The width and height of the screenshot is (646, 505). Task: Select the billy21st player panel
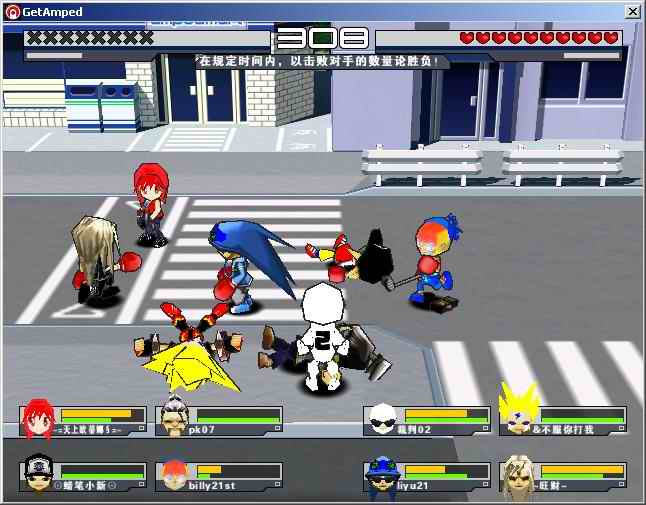tap(219, 476)
